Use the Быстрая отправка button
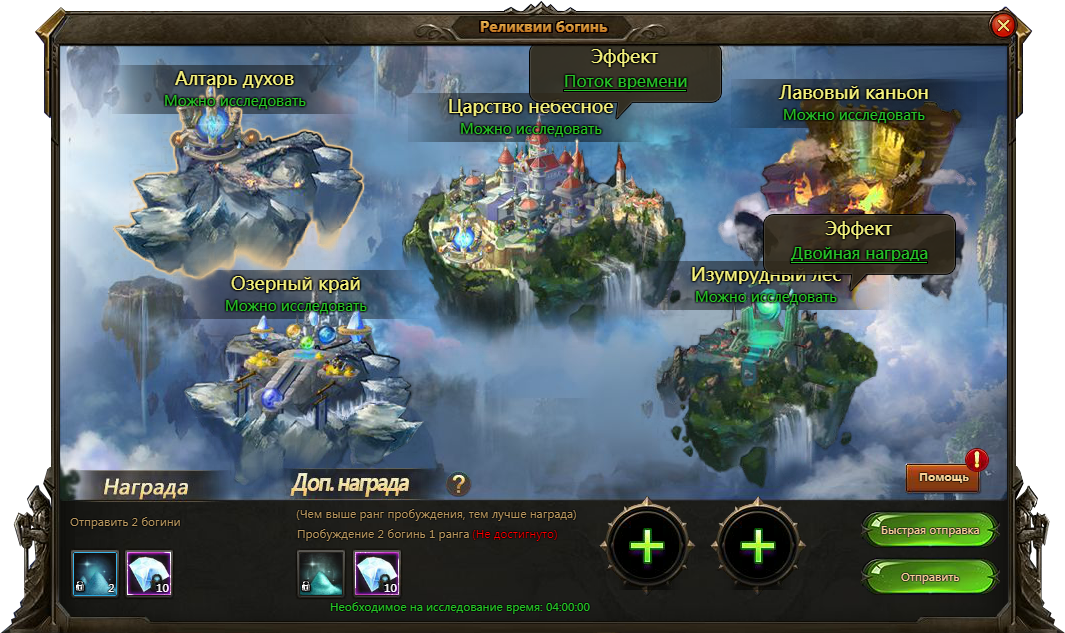The image size is (1065, 633). click(x=929, y=529)
